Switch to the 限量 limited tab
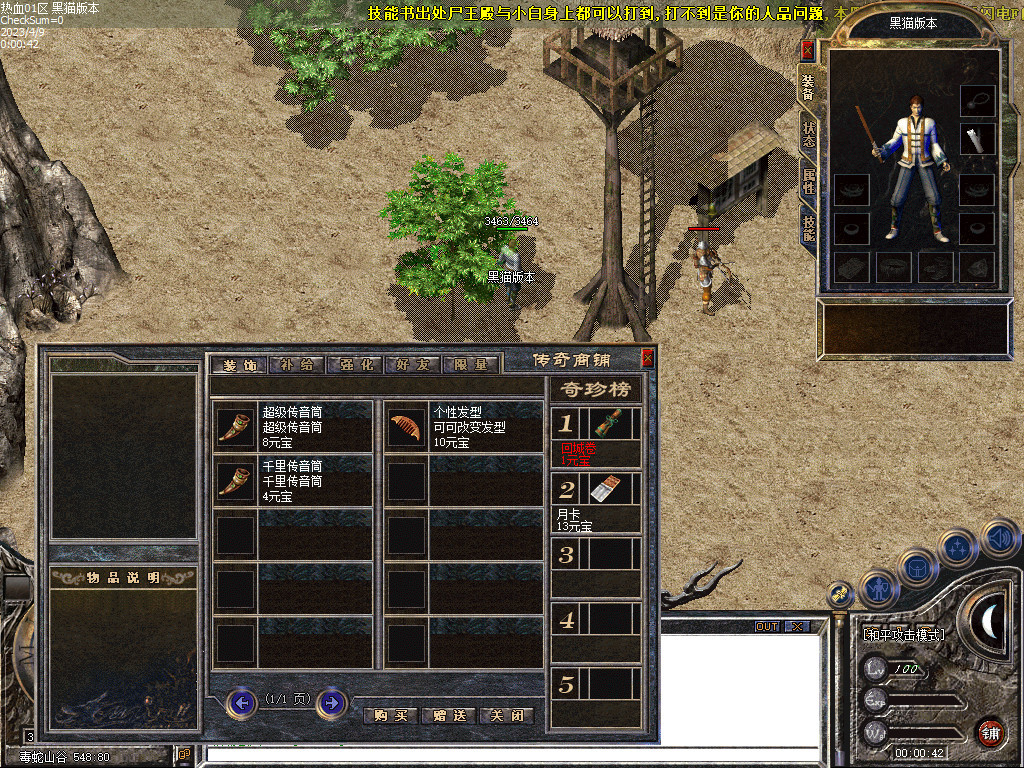 (471, 365)
